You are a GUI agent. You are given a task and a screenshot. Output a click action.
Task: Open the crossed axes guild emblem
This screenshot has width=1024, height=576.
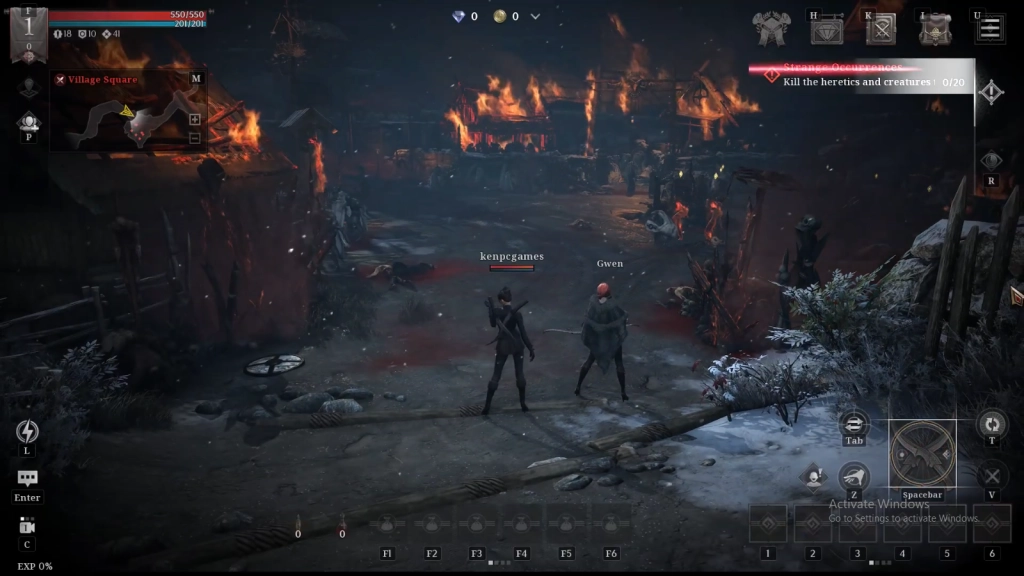point(772,30)
